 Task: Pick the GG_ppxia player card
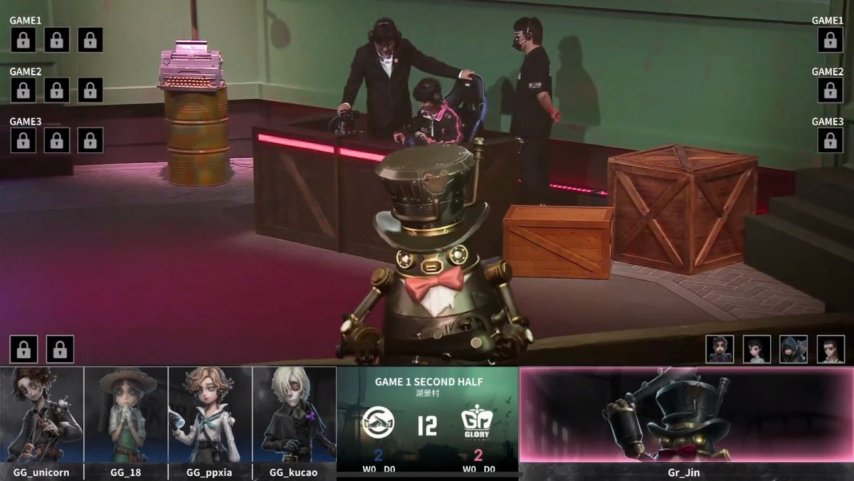(210, 414)
